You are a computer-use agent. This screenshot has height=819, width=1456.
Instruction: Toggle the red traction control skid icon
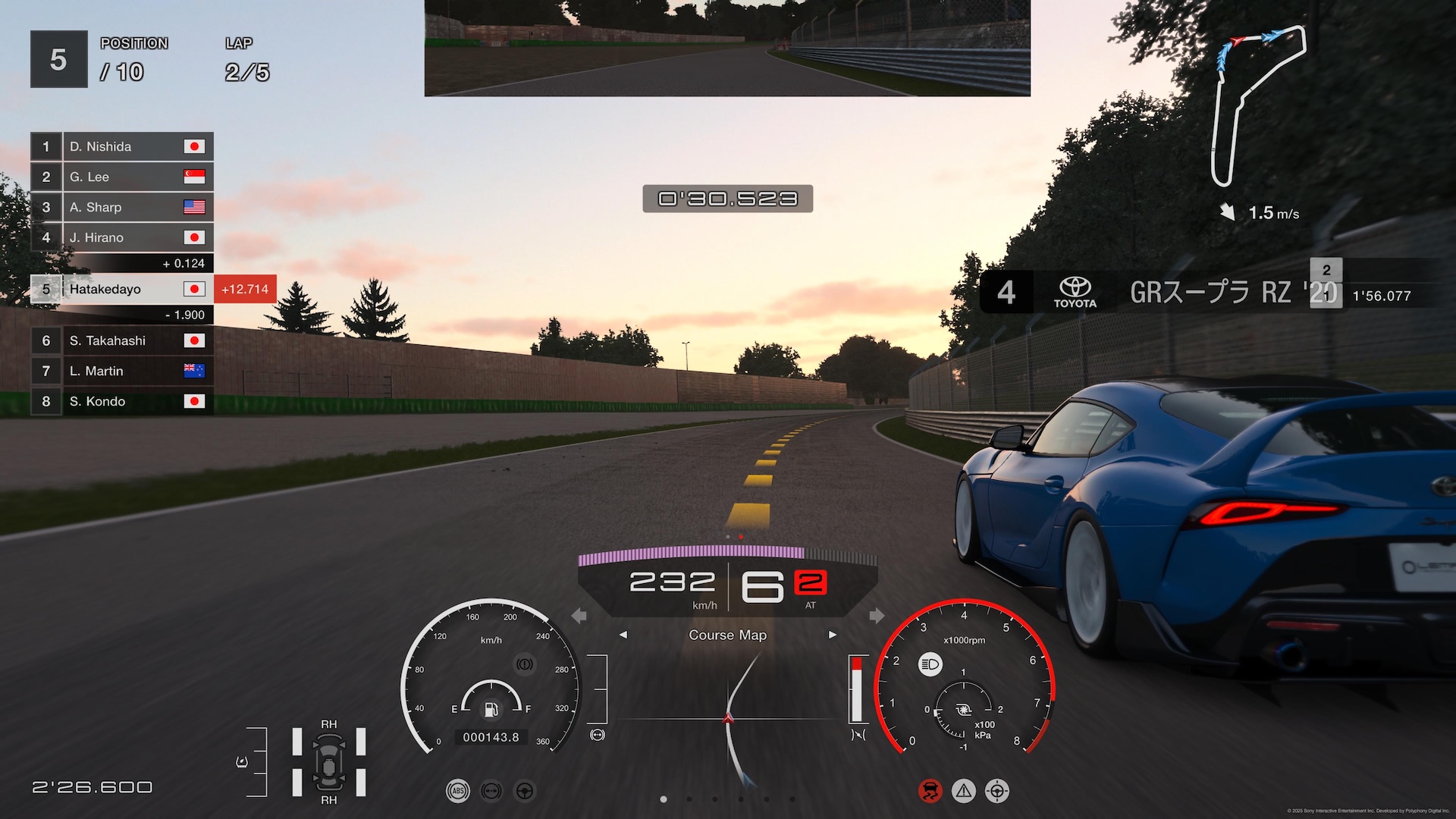pyautogui.click(x=930, y=791)
